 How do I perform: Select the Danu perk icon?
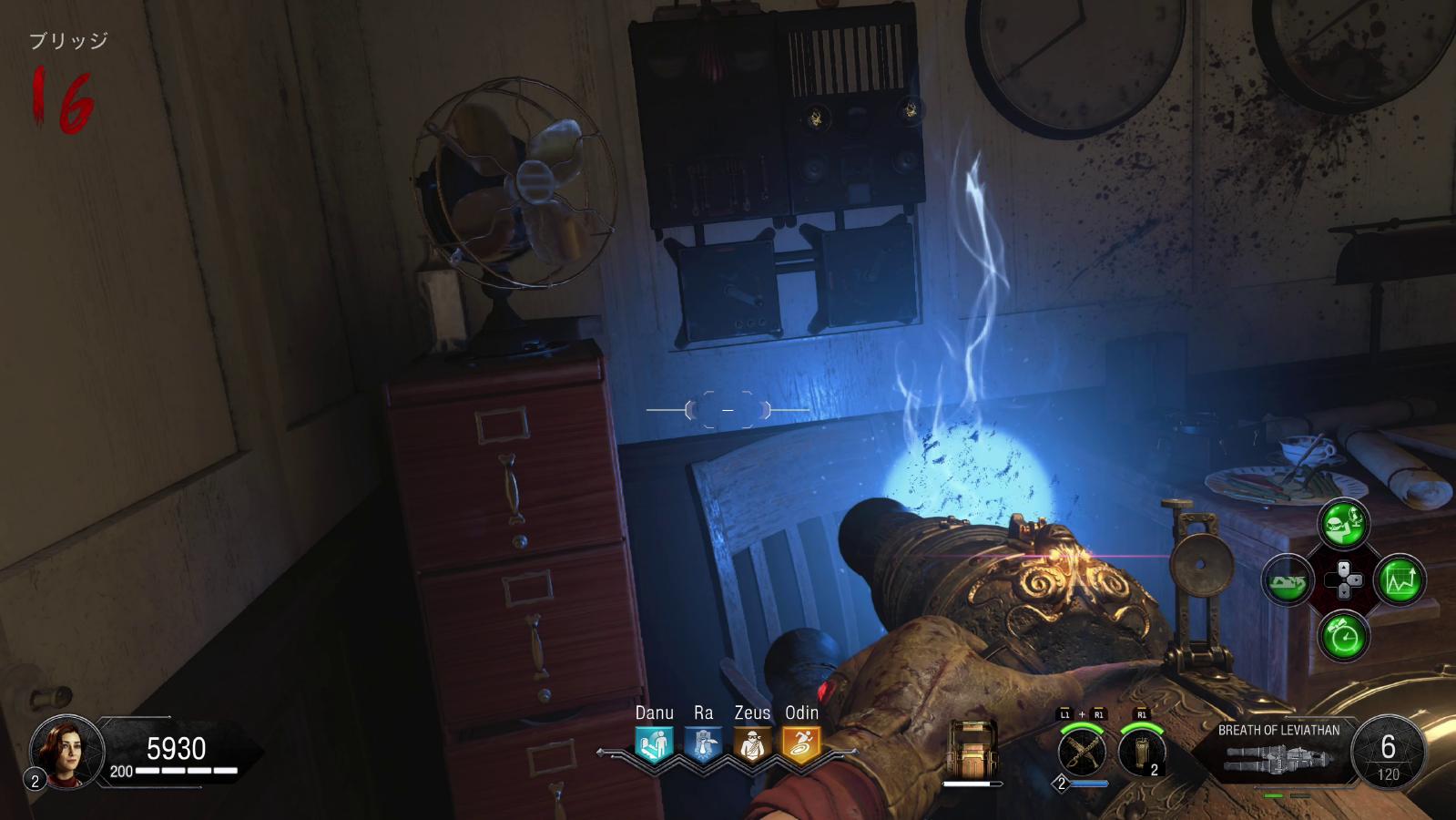[x=654, y=744]
